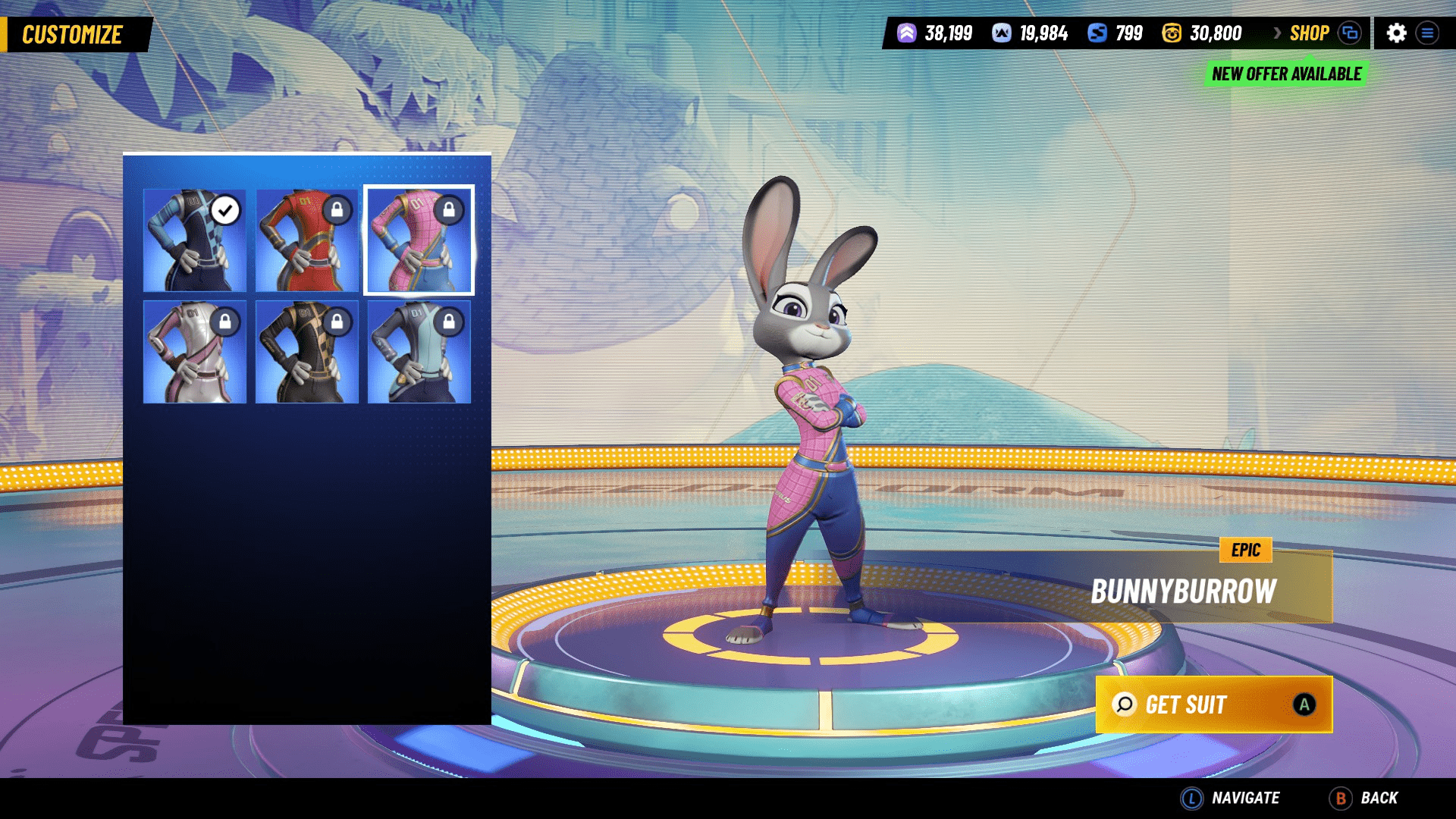Open the three-line list menu icon

click(1427, 33)
